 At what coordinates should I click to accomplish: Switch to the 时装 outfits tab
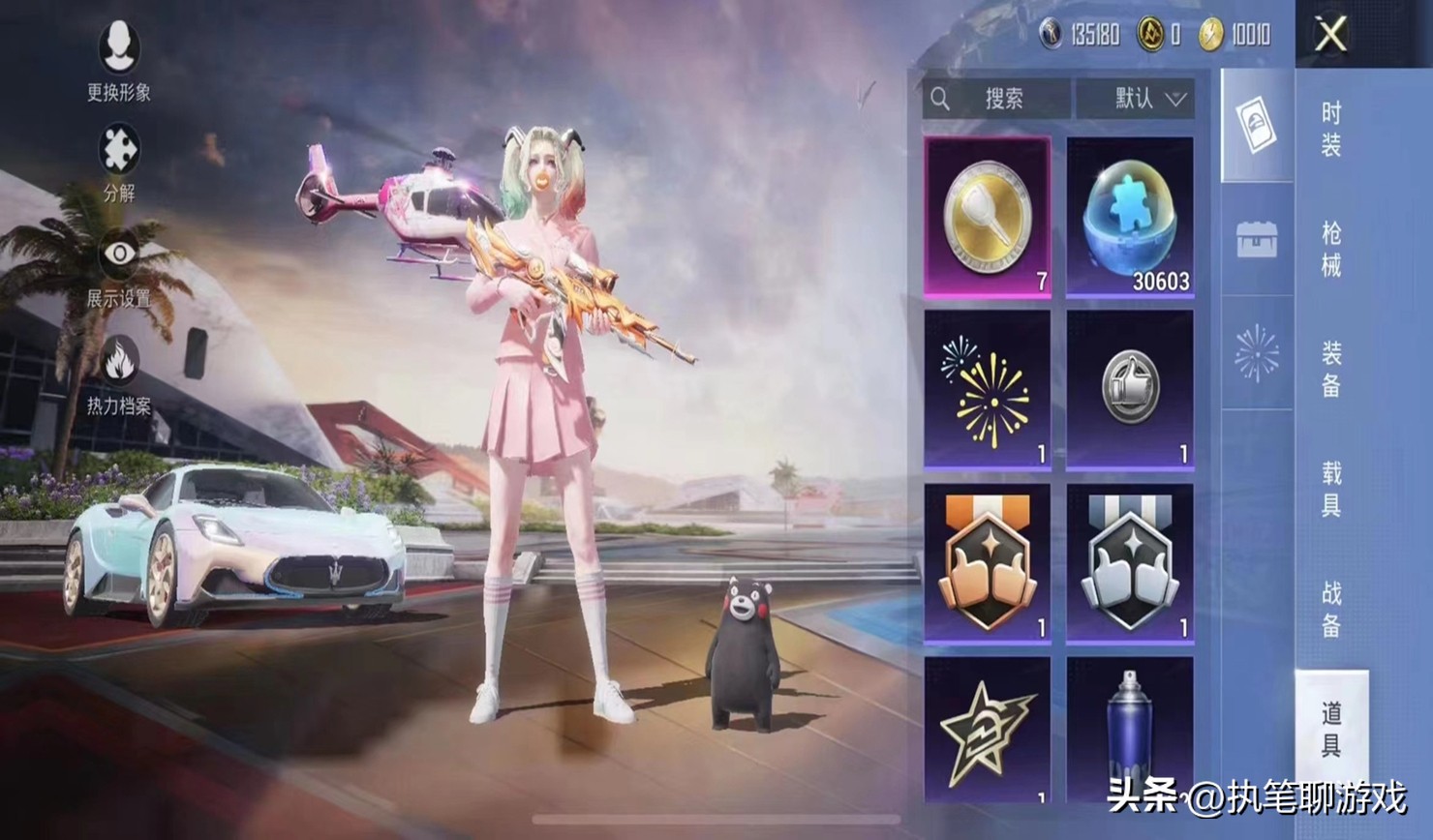(x=1331, y=129)
